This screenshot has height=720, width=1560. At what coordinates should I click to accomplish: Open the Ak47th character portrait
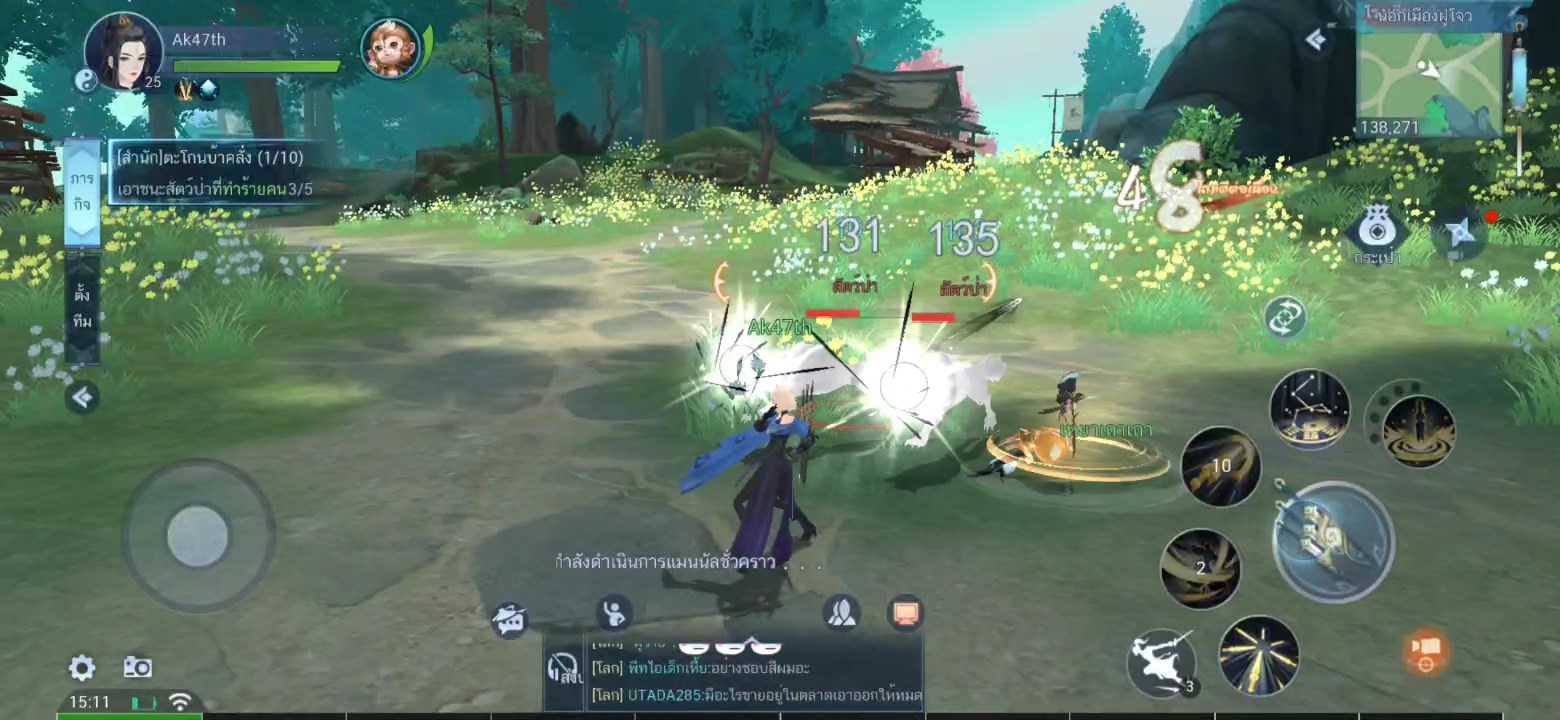click(x=124, y=51)
